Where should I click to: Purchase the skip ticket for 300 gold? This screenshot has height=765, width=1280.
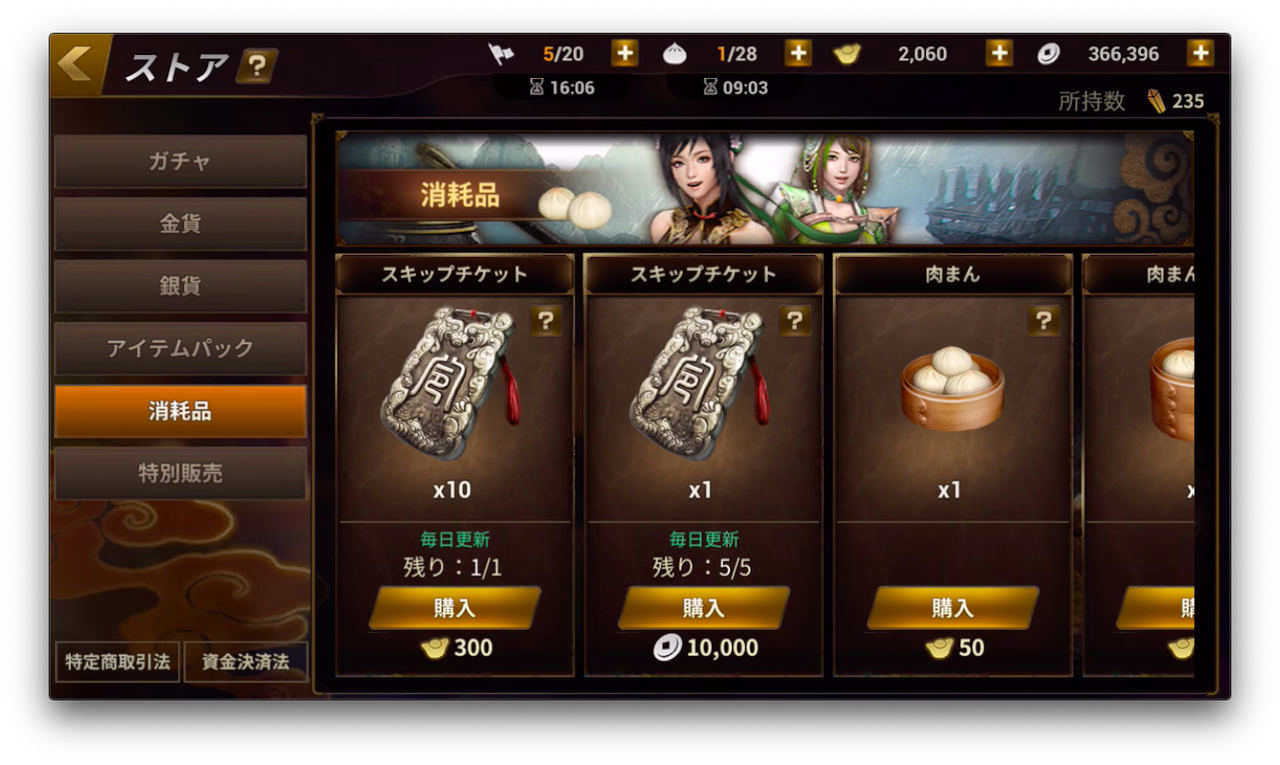pos(456,607)
